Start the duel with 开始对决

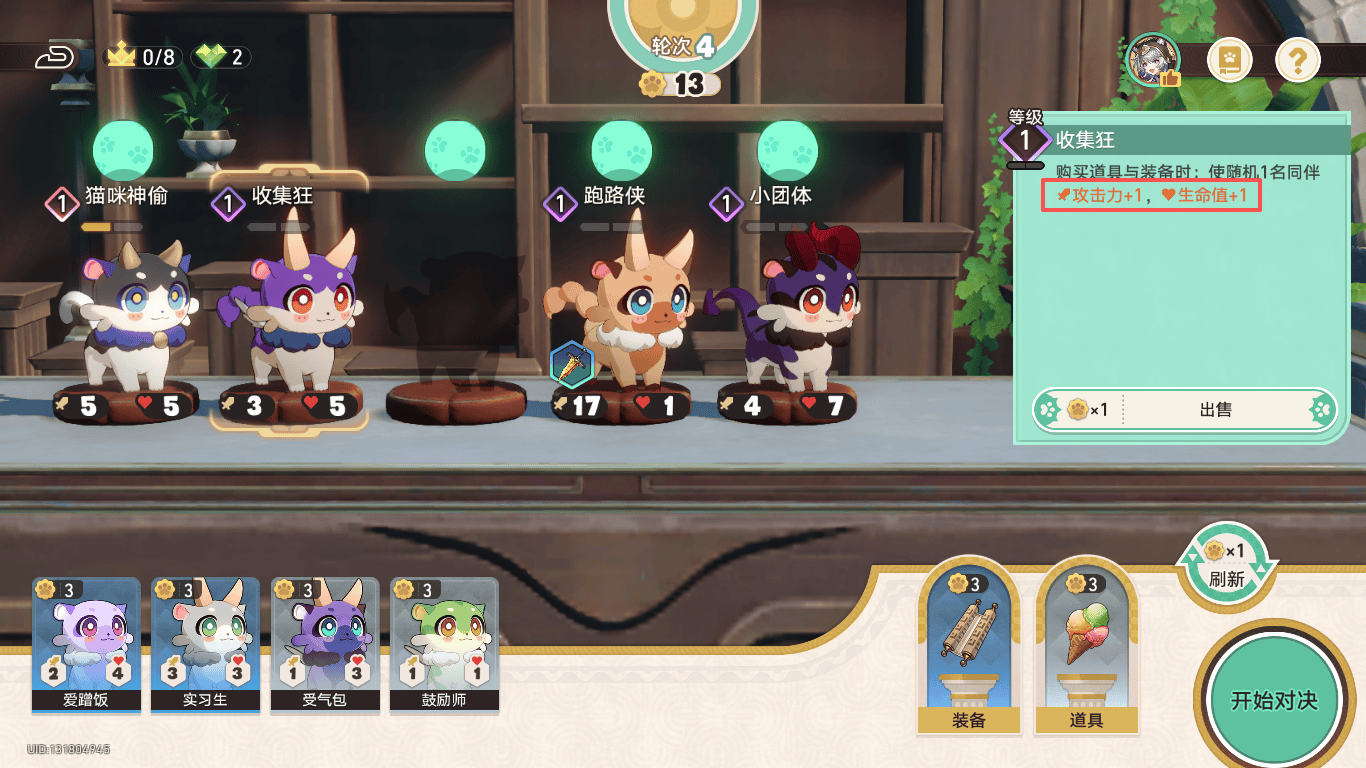(x=1273, y=699)
